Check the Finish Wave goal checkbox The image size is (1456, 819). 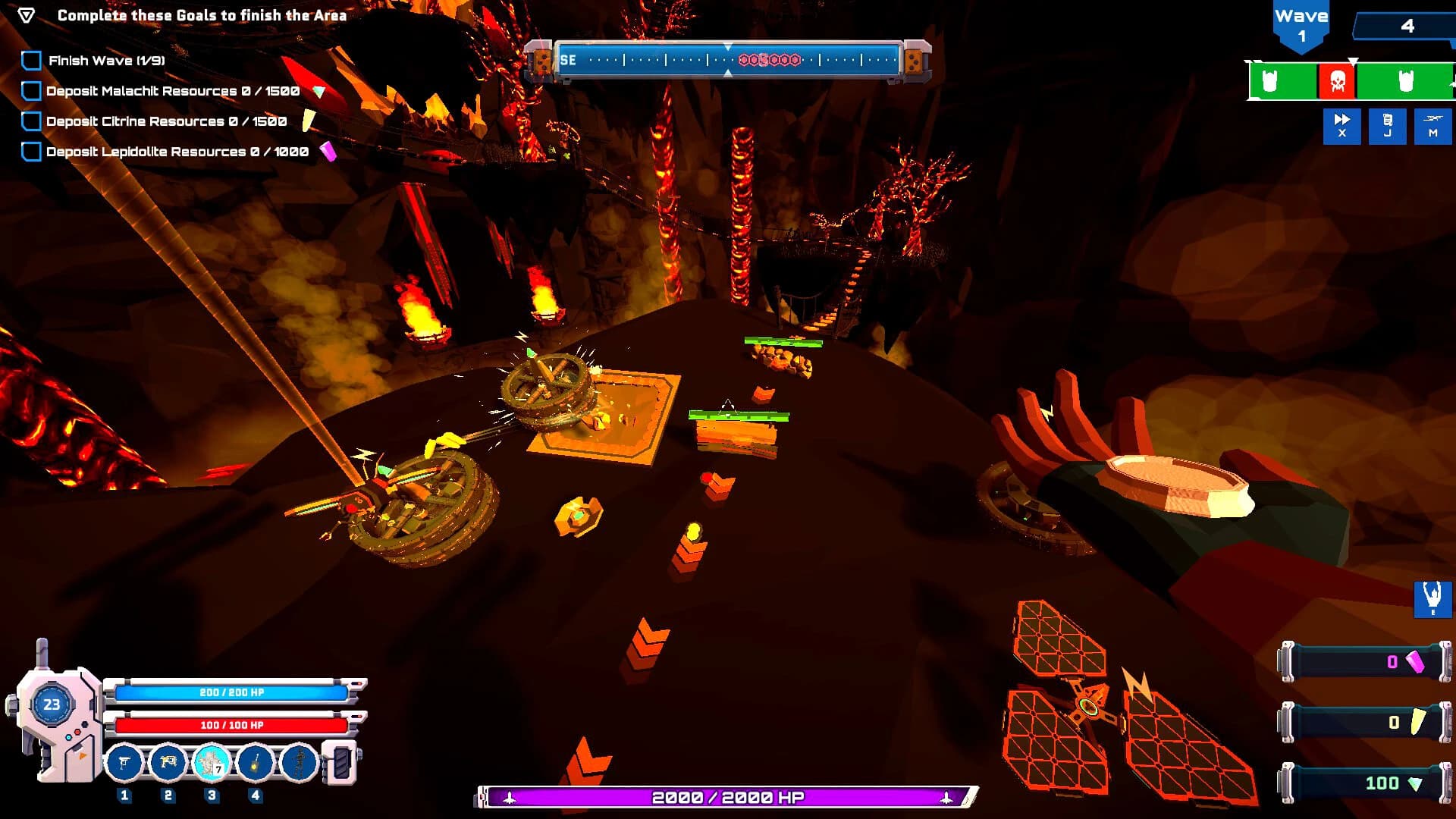[31, 60]
